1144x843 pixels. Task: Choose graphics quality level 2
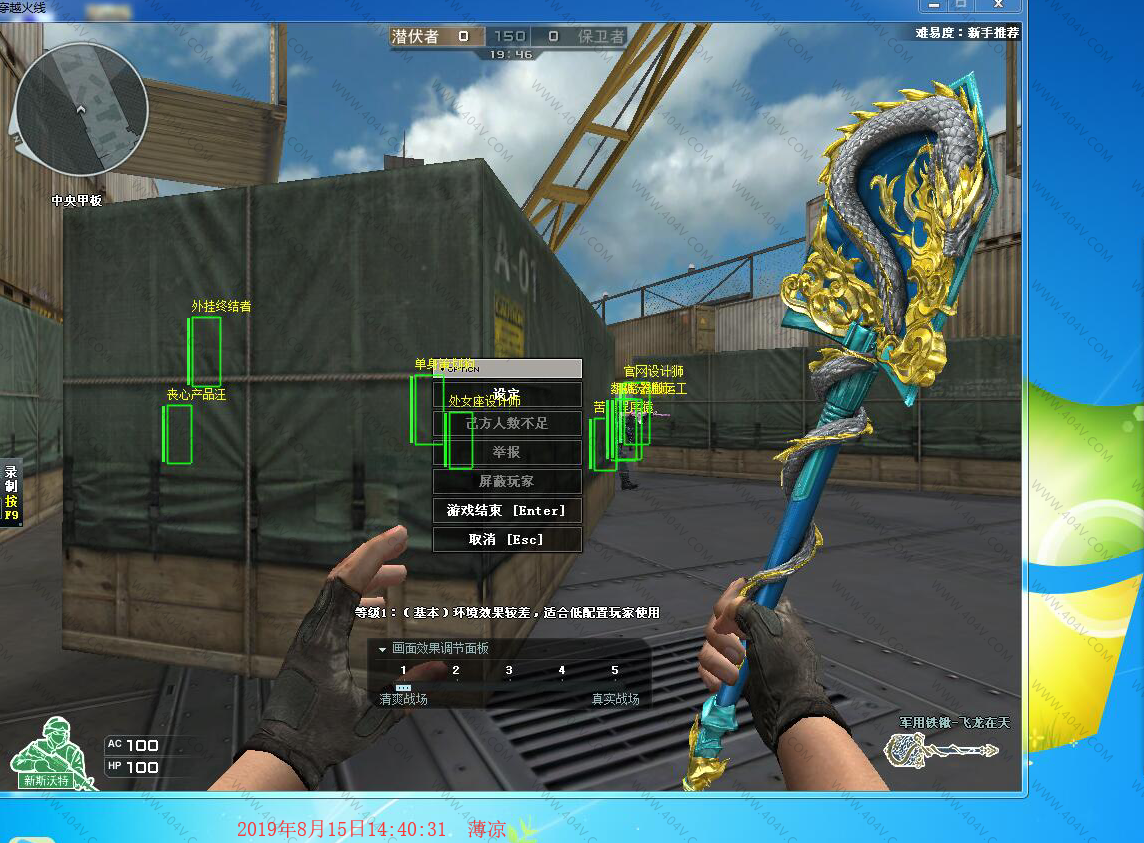pyautogui.click(x=456, y=672)
